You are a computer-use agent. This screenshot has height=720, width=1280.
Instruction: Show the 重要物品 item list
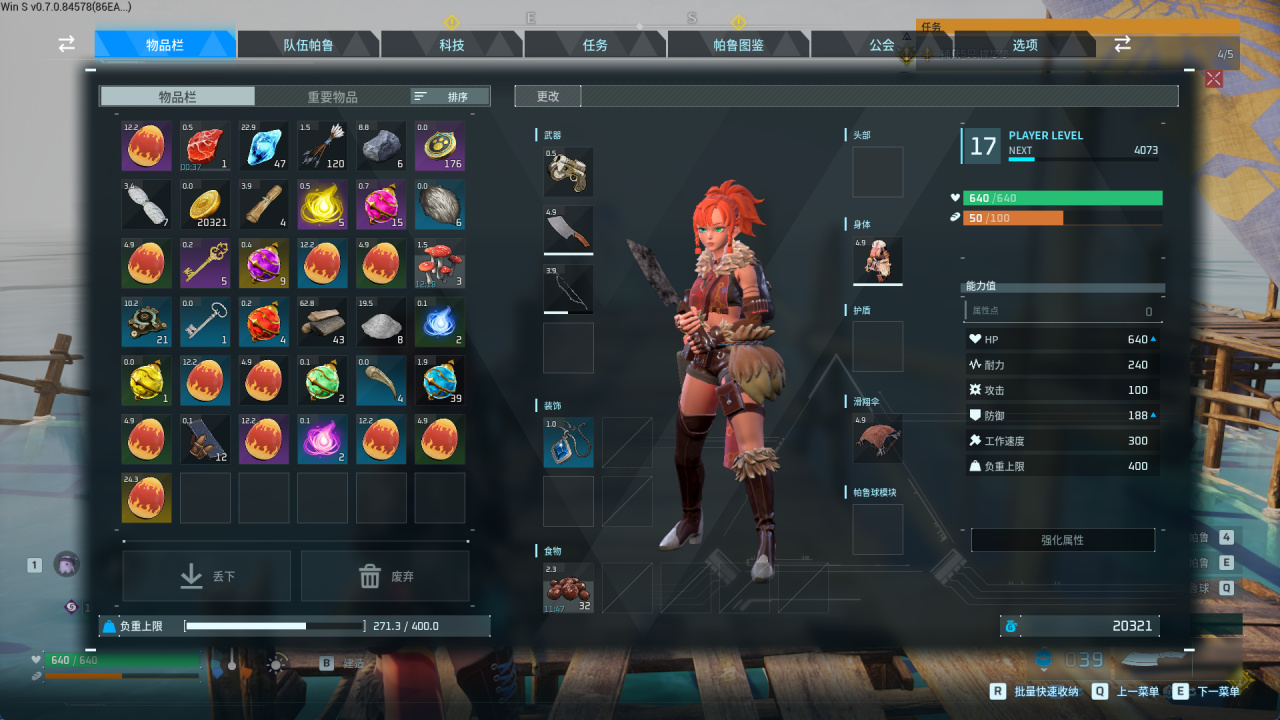[x=332, y=97]
